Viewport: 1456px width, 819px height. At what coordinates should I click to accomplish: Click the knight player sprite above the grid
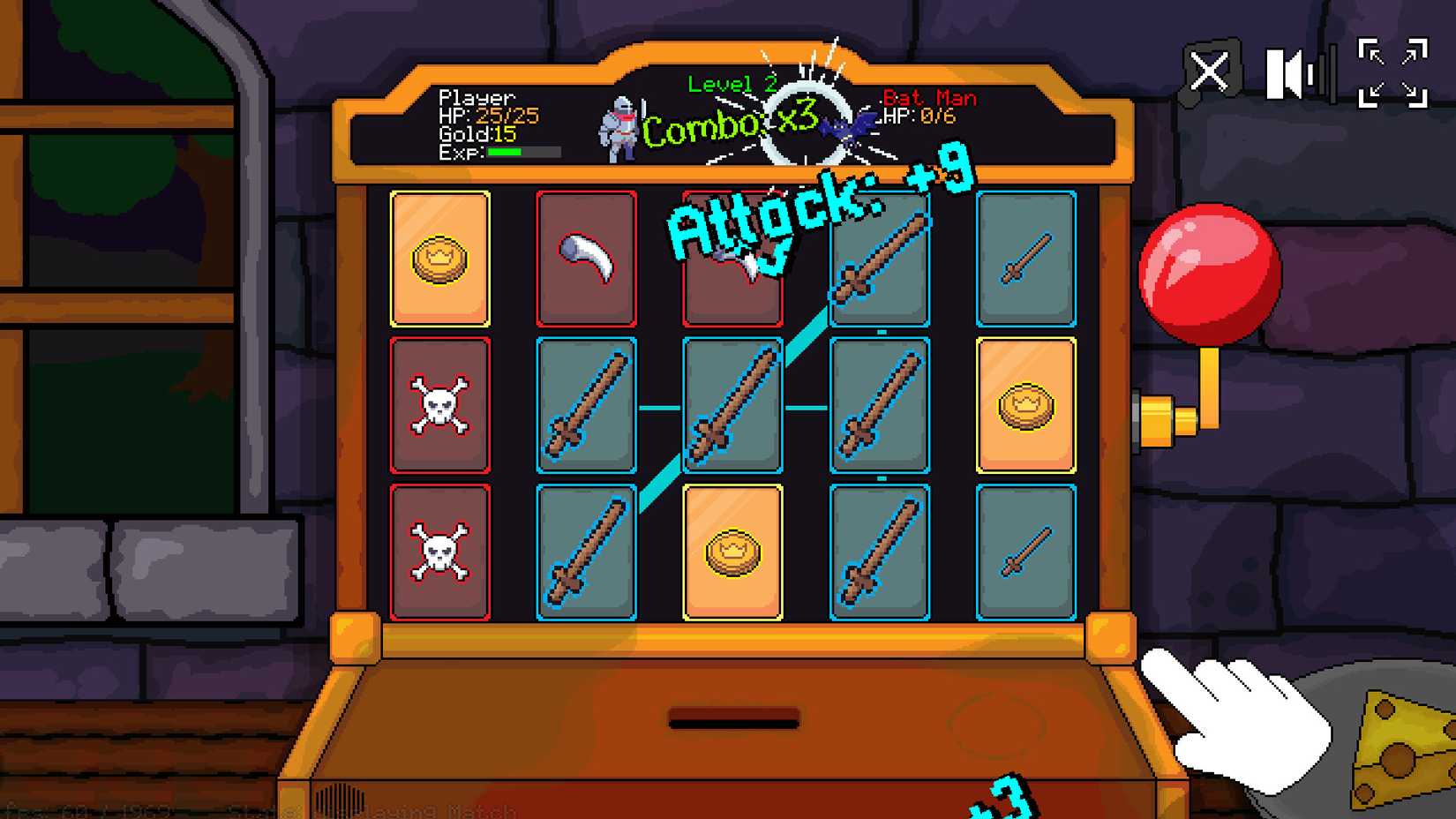point(618,130)
